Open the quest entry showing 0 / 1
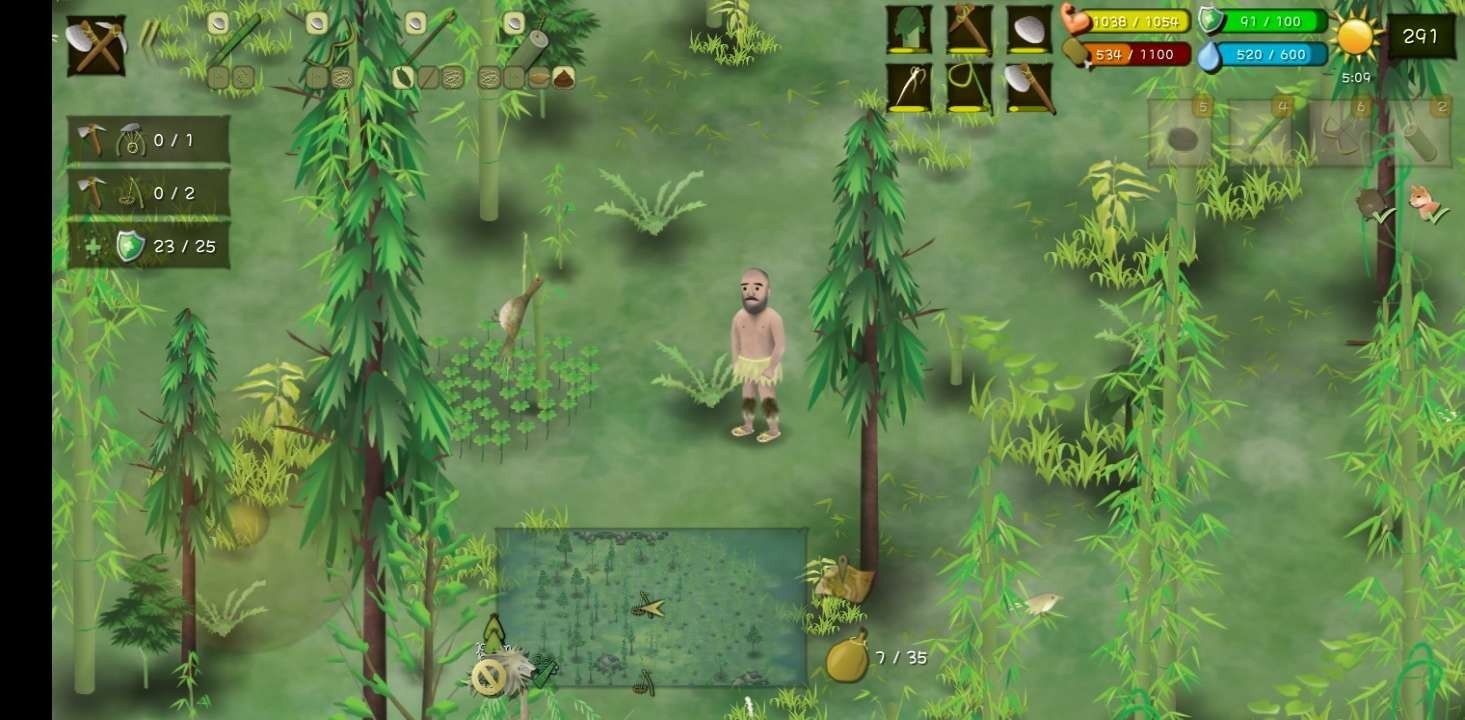Viewport: 1465px width, 720px height. coord(145,140)
